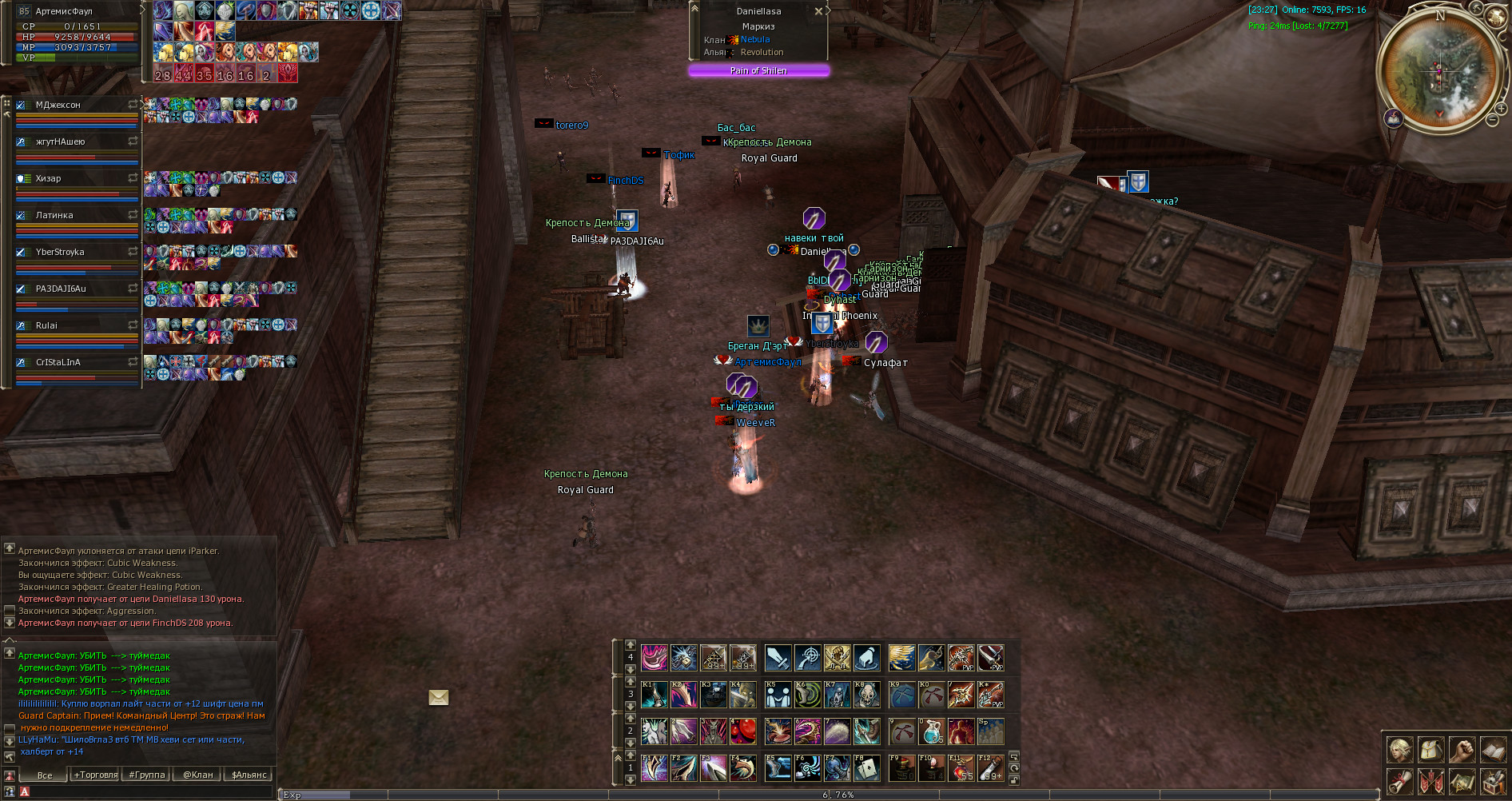Viewport: 1512px width, 801px height.
Task: Close the Daniellasa target window
Action: [x=818, y=11]
